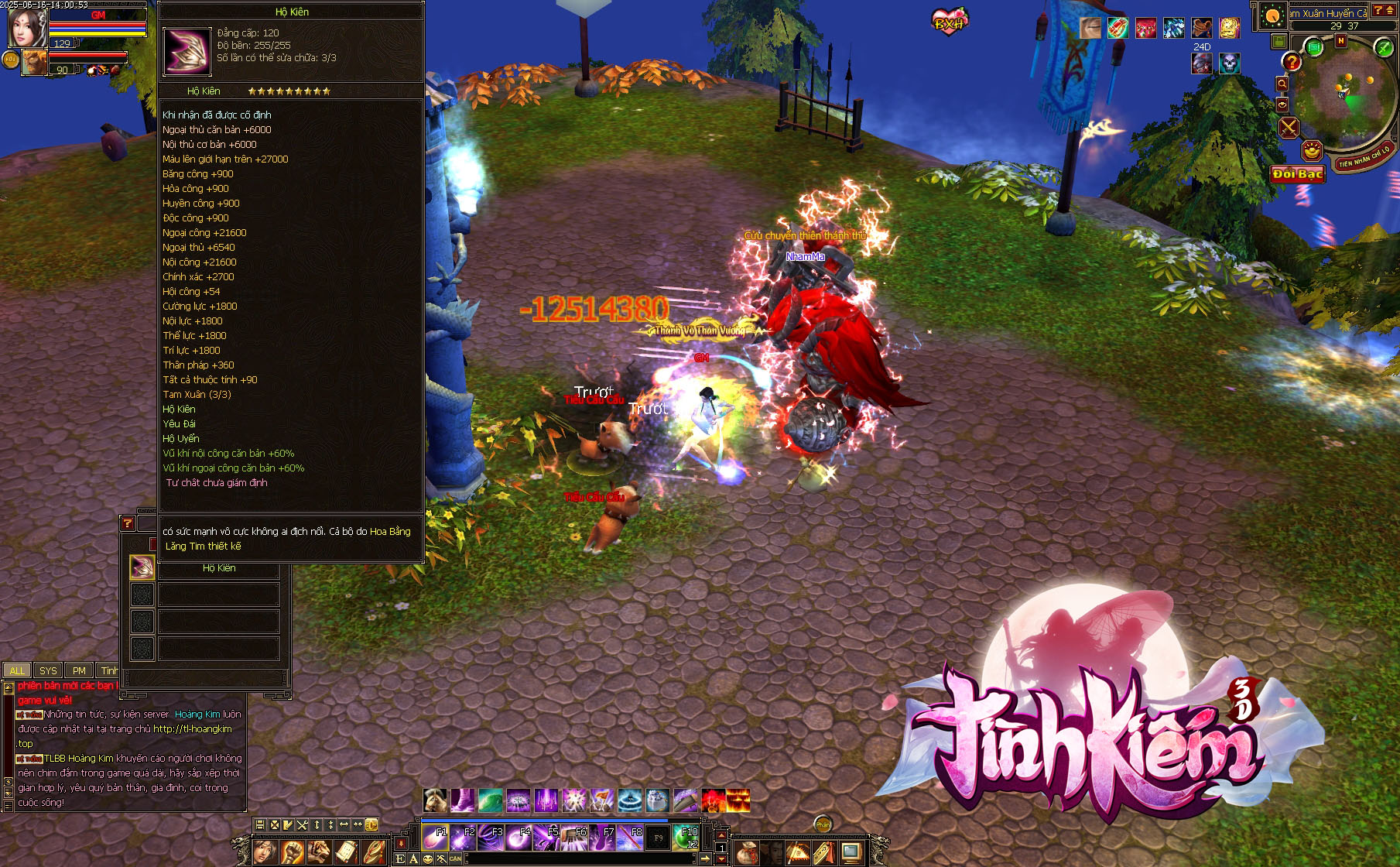The image size is (1400, 867).
Task: Open the money bag inventory icon
Action: tap(747, 852)
